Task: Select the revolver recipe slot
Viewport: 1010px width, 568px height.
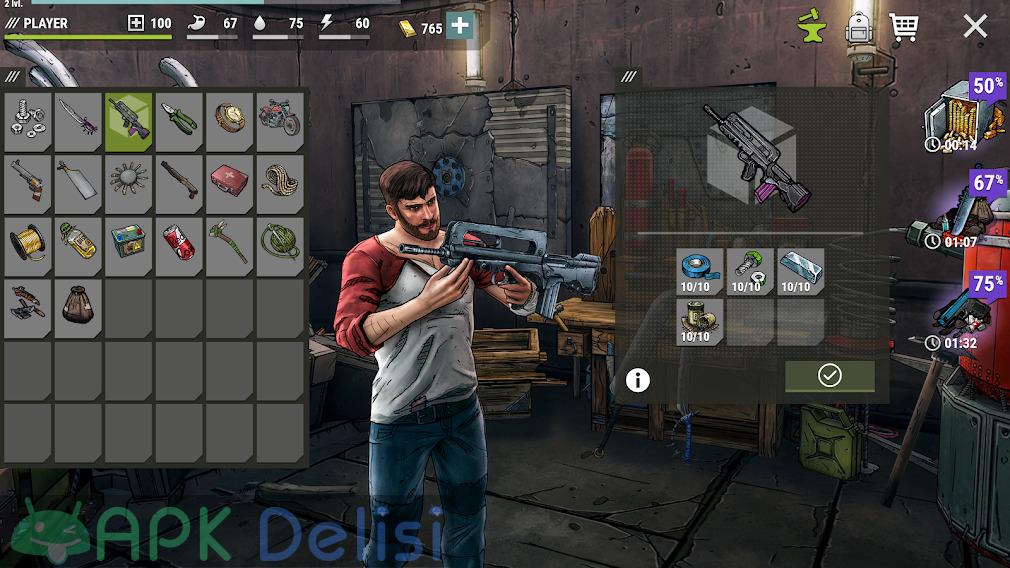Action: click(29, 182)
